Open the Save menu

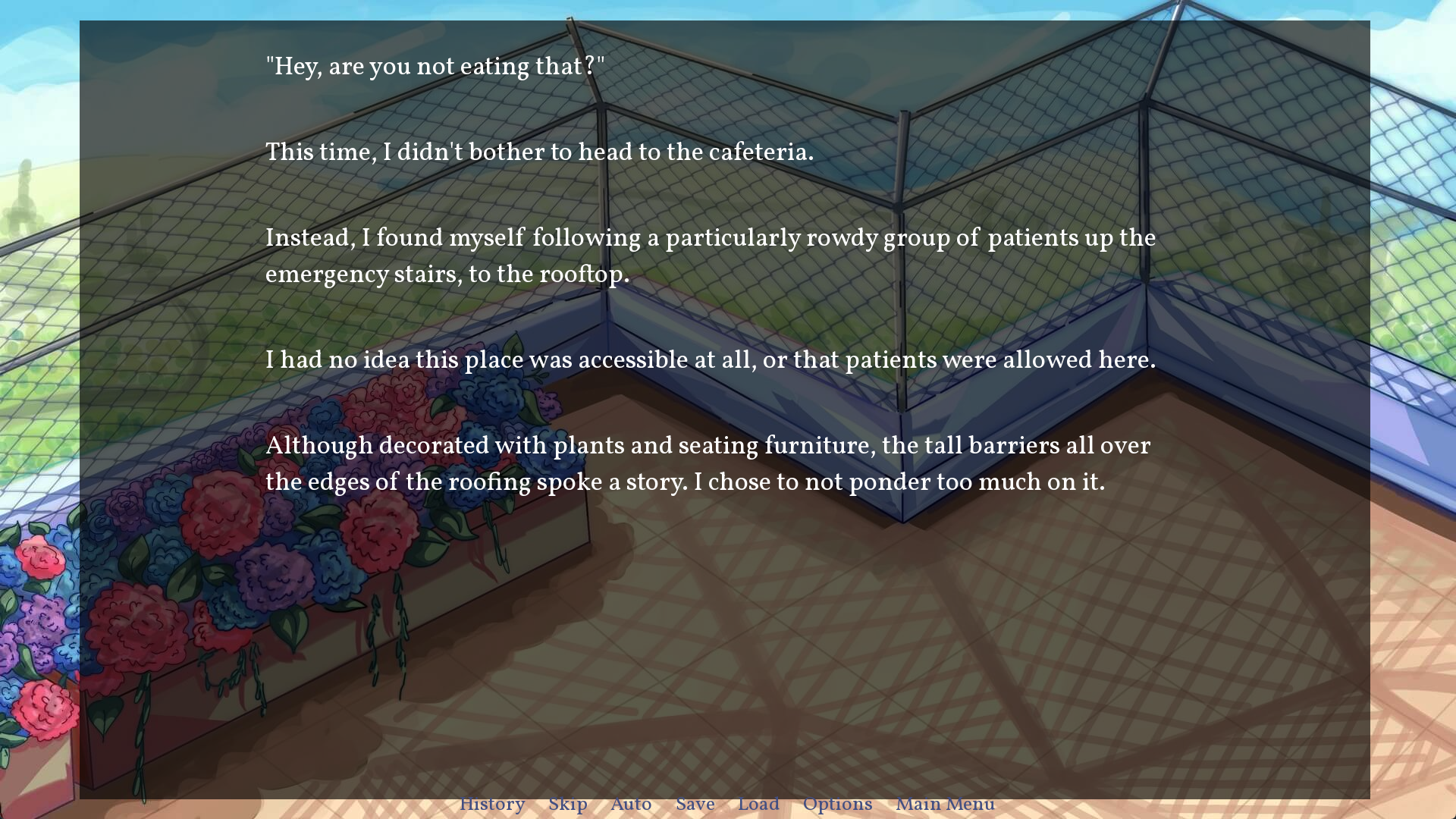pos(695,805)
